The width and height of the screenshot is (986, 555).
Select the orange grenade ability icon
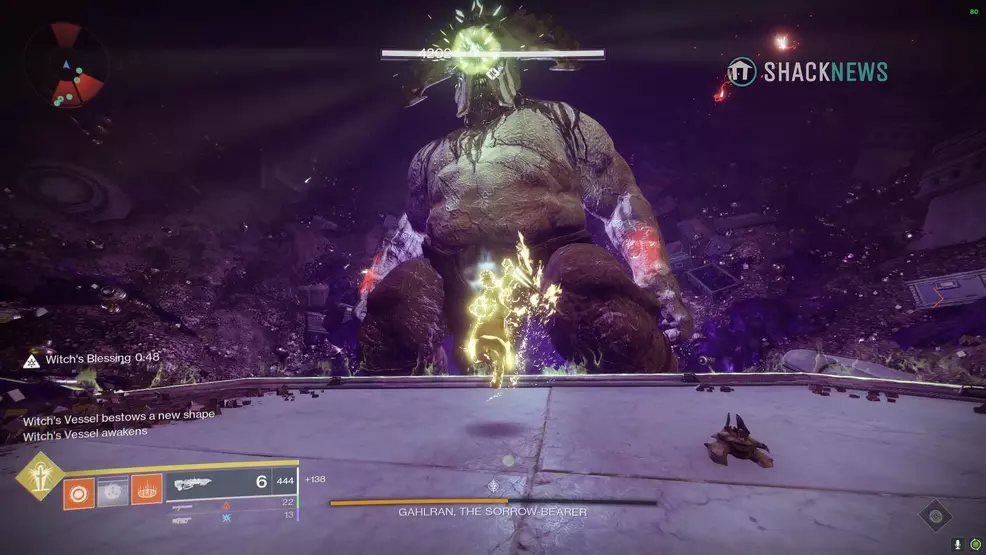[x=79, y=490]
